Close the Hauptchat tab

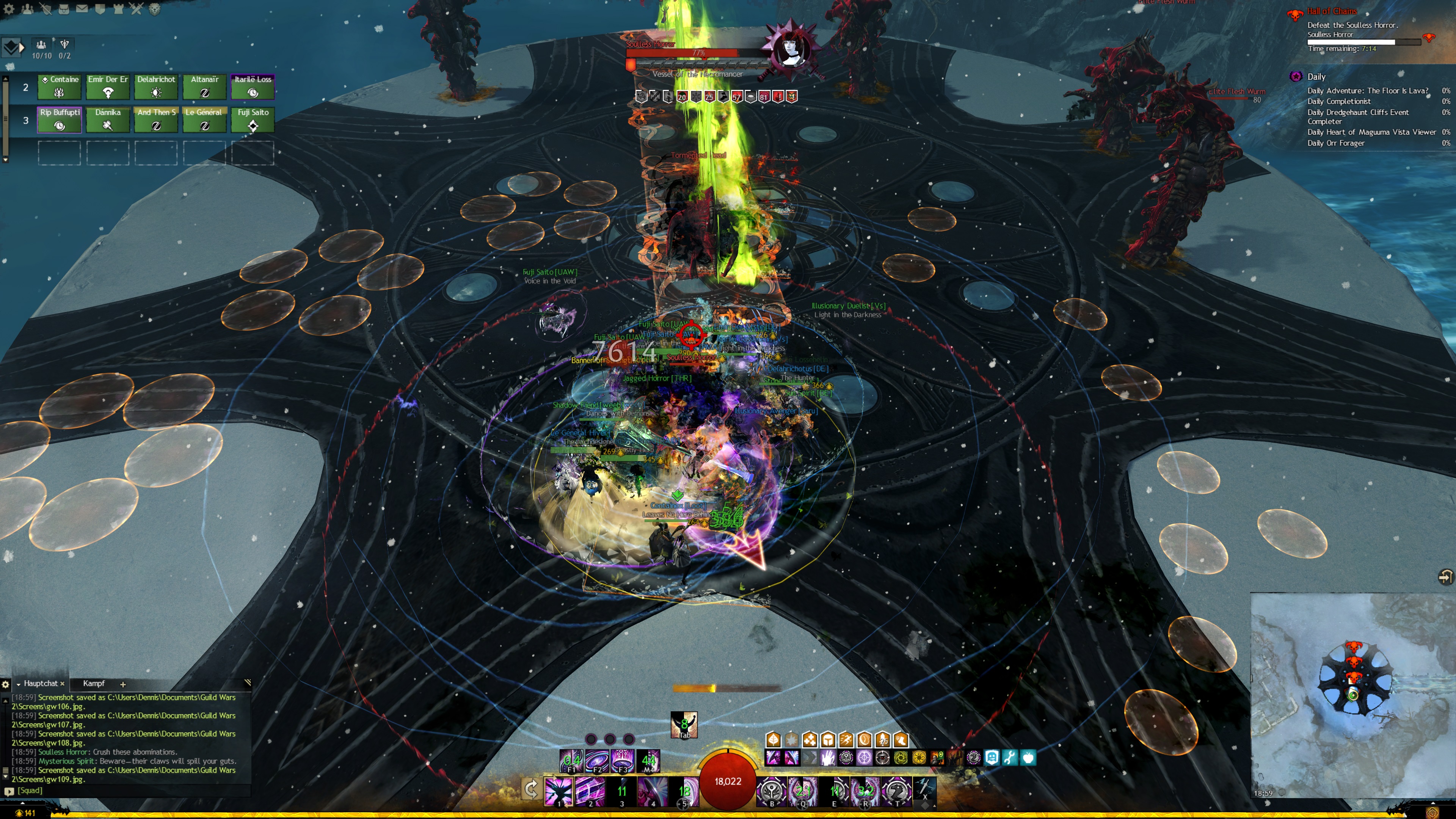(x=62, y=684)
